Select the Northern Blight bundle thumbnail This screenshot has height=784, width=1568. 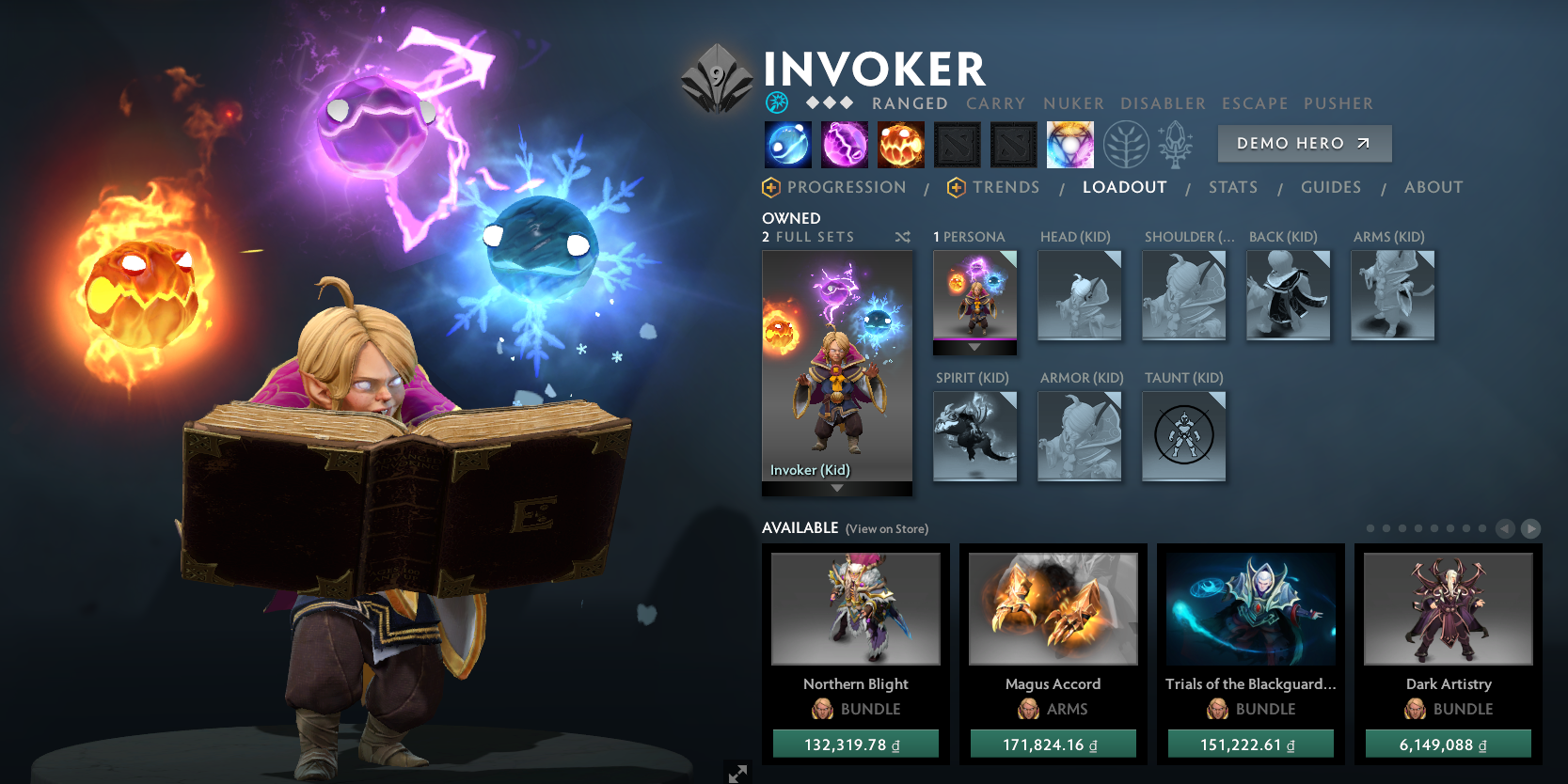pyautogui.click(x=855, y=608)
